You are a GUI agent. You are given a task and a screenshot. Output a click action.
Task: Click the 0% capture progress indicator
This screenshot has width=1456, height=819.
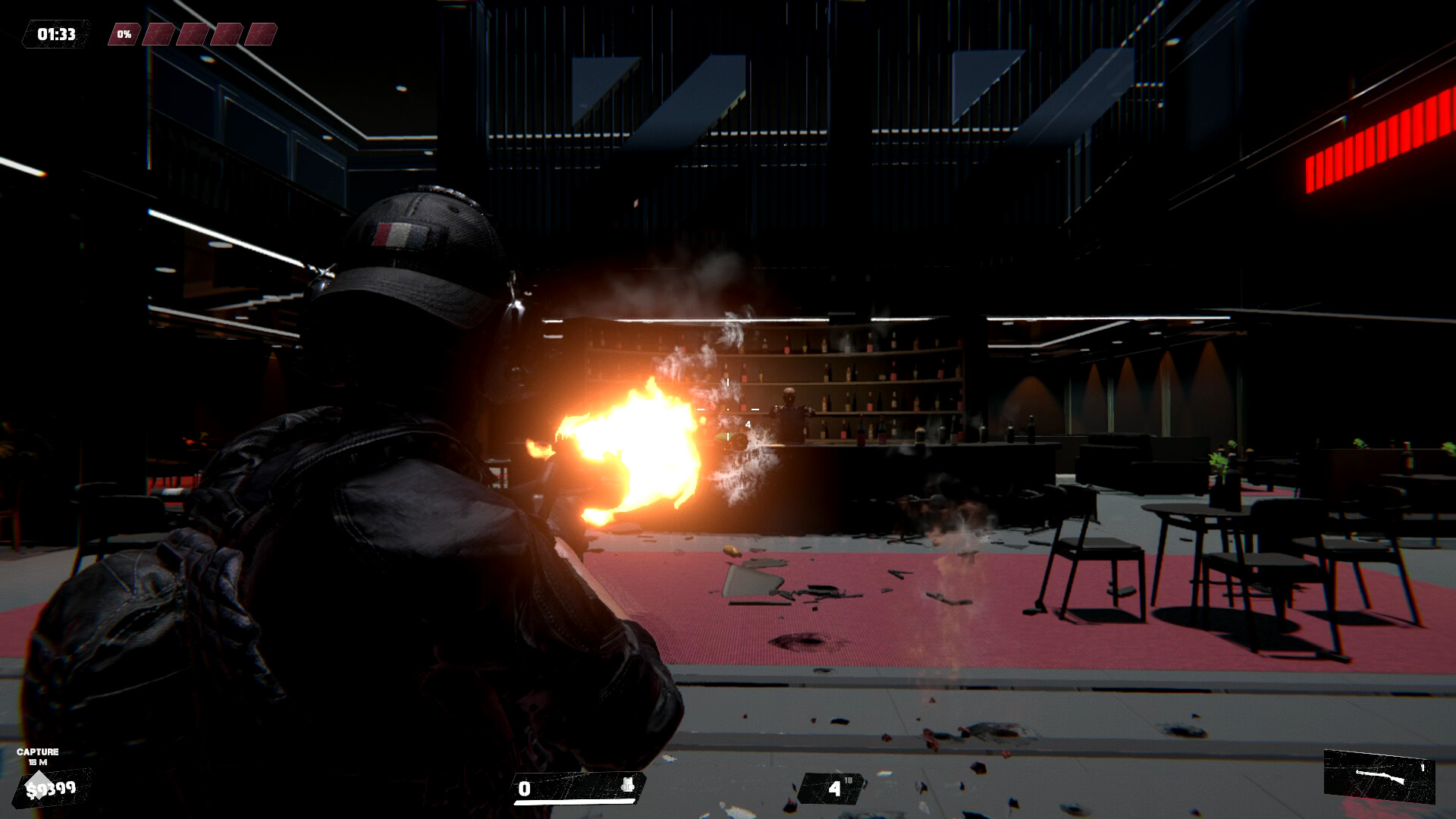[x=125, y=33]
